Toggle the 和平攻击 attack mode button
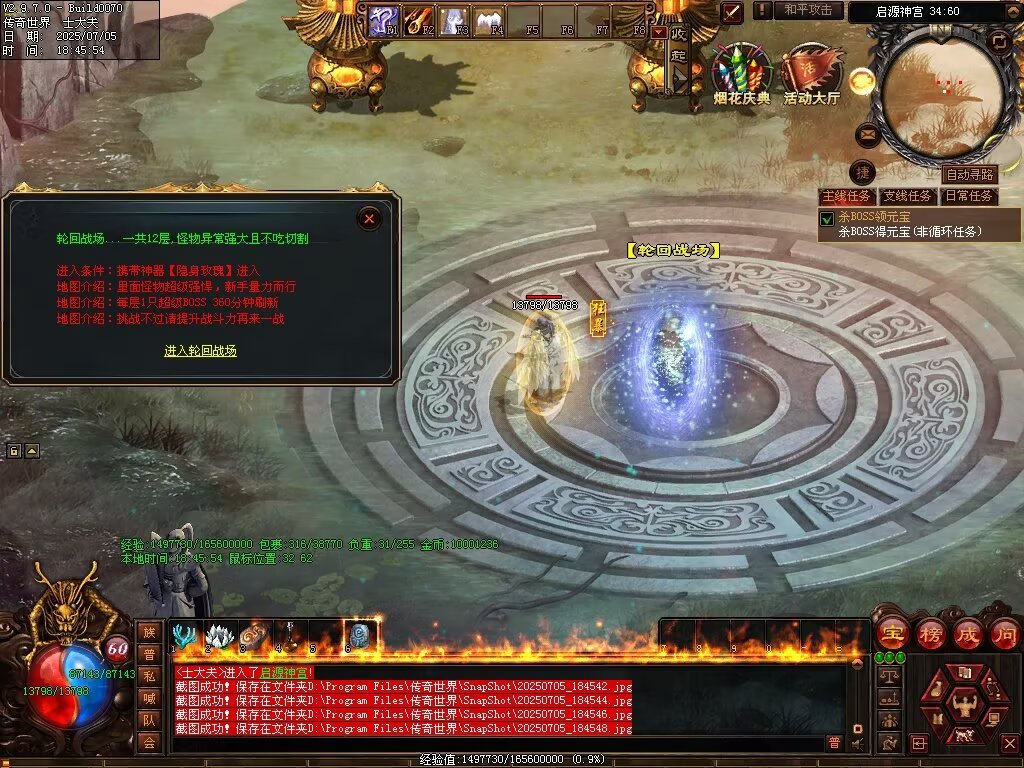1024x768 pixels. (807, 10)
